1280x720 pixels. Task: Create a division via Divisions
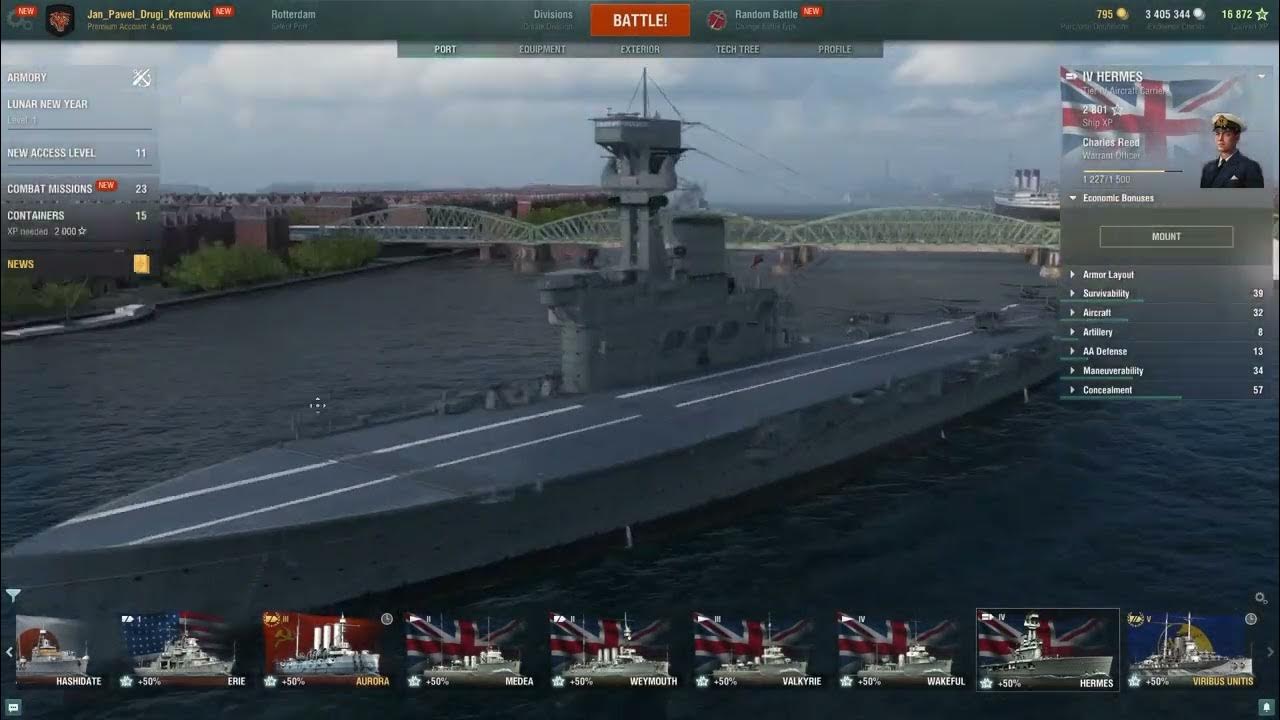(553, 15)
